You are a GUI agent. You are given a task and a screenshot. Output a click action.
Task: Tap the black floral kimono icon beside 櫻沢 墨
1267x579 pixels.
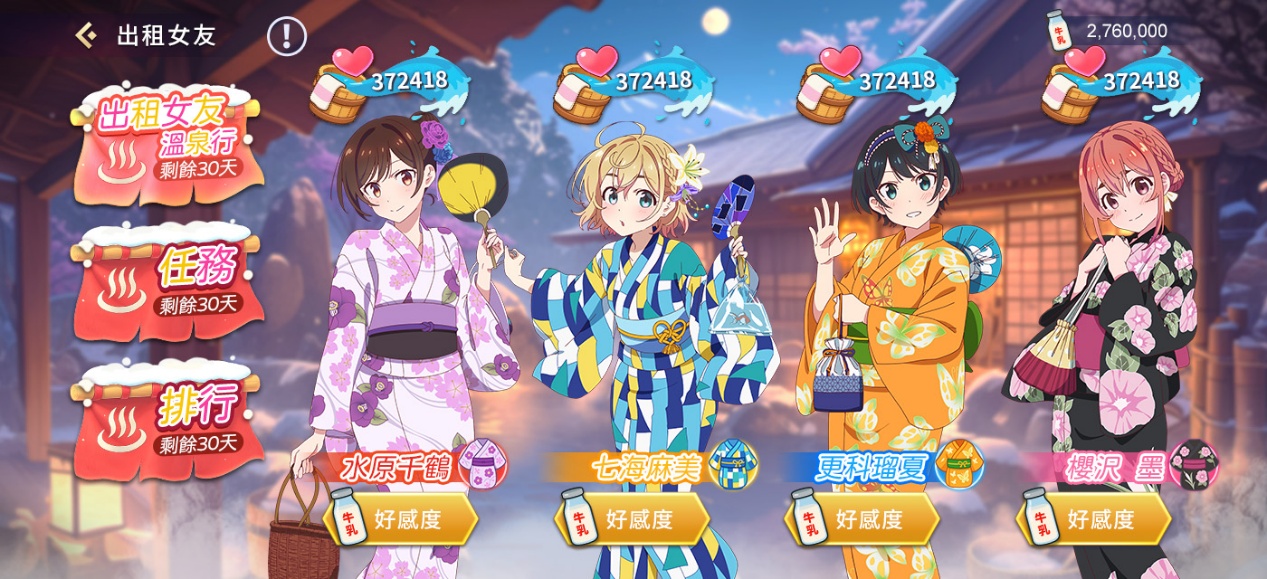1194,465
